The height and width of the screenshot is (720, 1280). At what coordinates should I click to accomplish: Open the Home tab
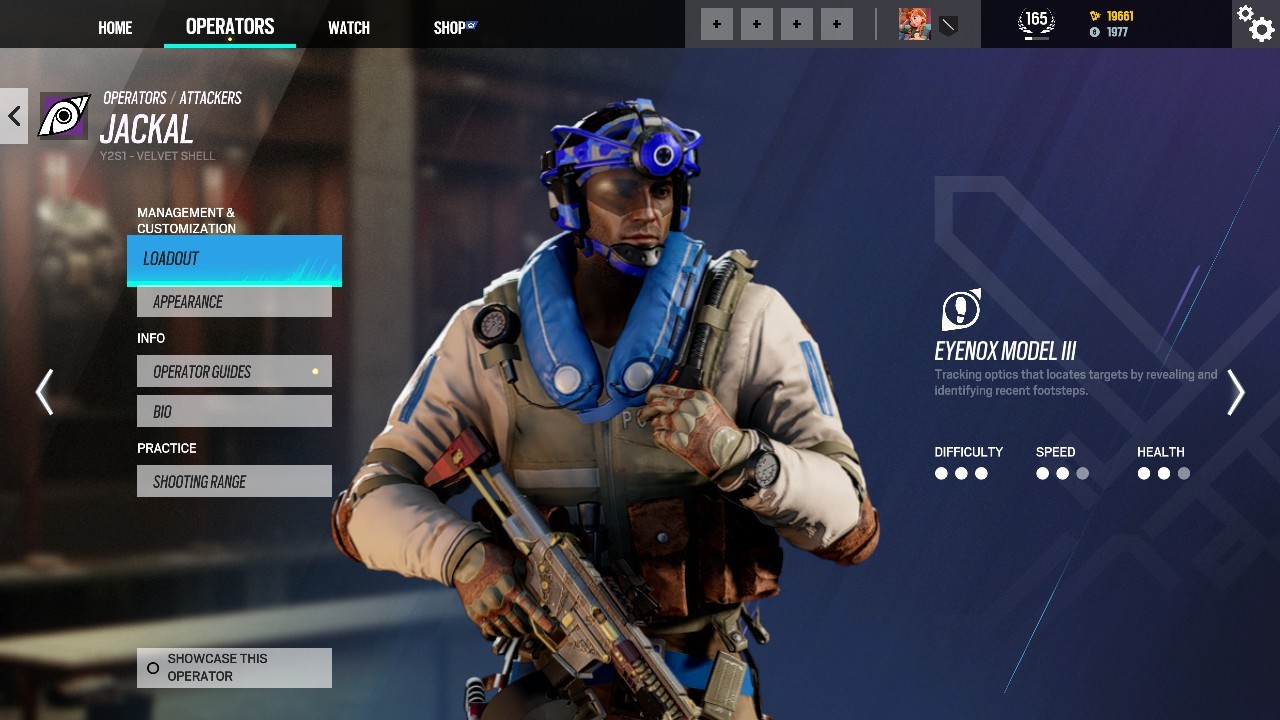click(x=115, y=28)
